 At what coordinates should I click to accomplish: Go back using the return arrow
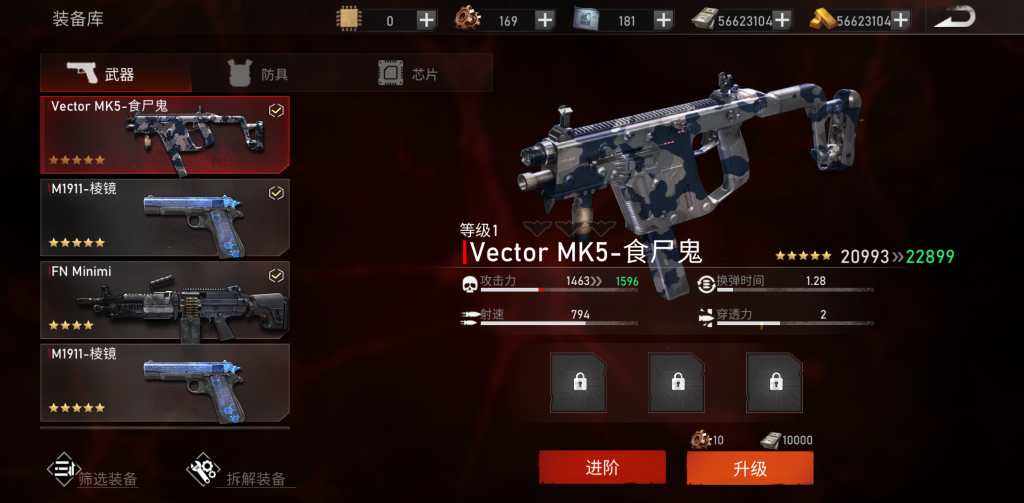pos(956,17)
